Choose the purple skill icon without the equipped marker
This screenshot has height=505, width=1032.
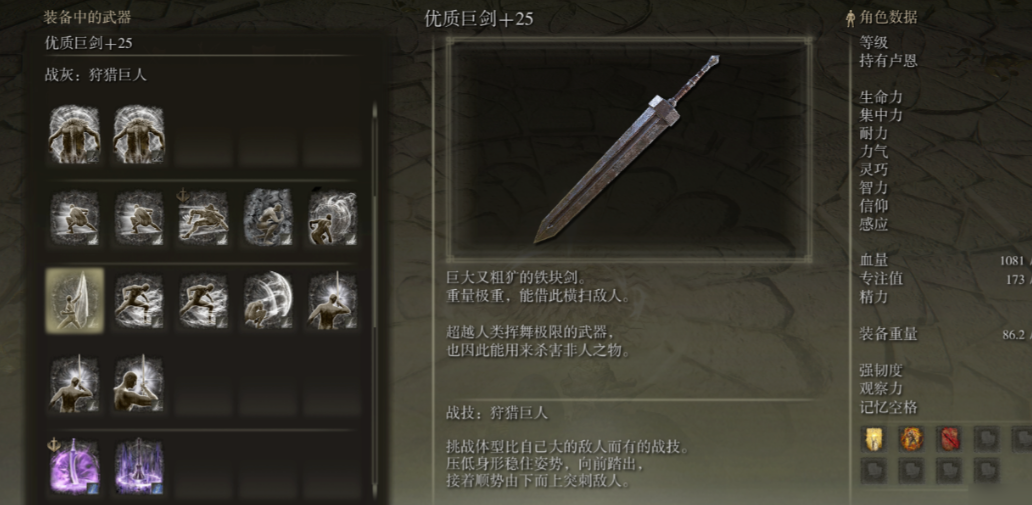pos(139,466)
